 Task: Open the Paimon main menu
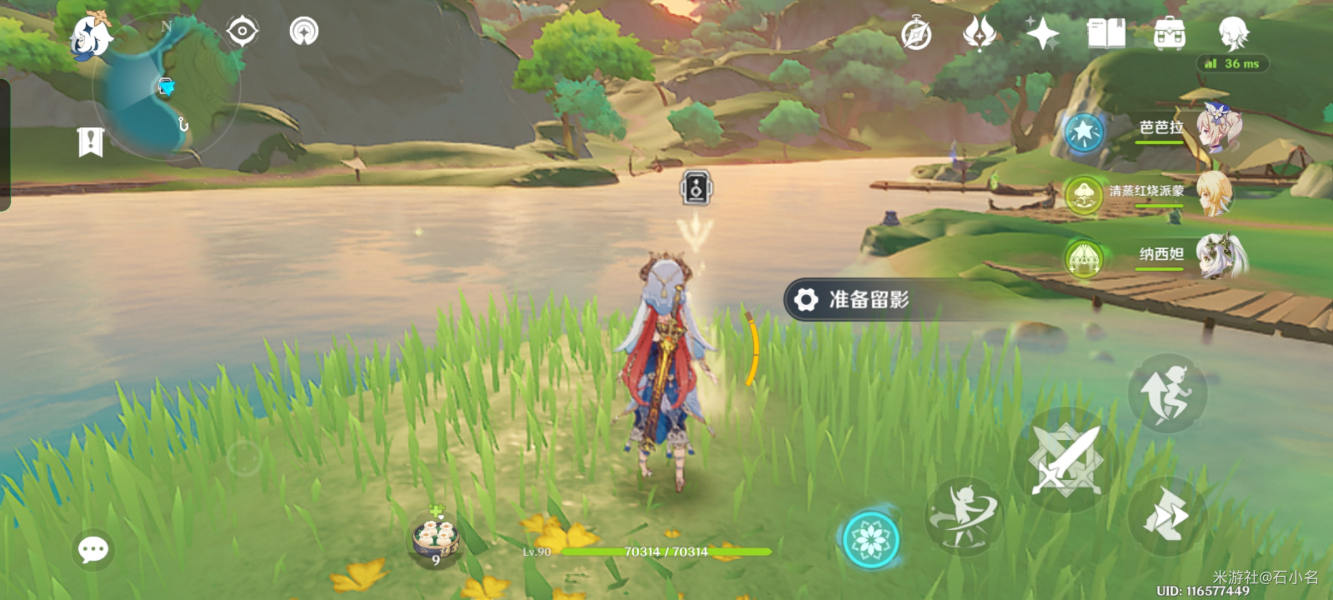91,38
